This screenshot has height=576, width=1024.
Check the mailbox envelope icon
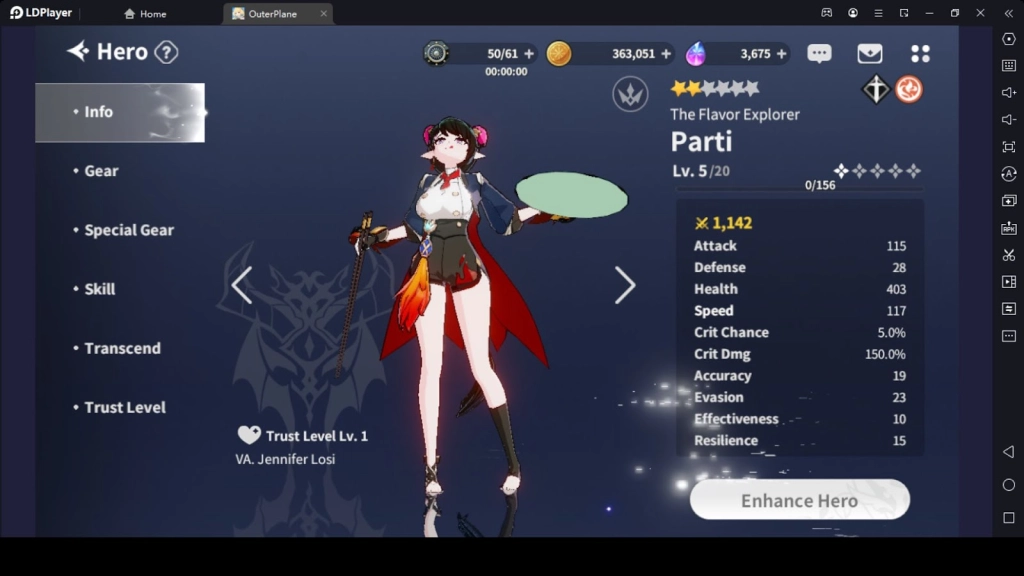tap(869, 54)
